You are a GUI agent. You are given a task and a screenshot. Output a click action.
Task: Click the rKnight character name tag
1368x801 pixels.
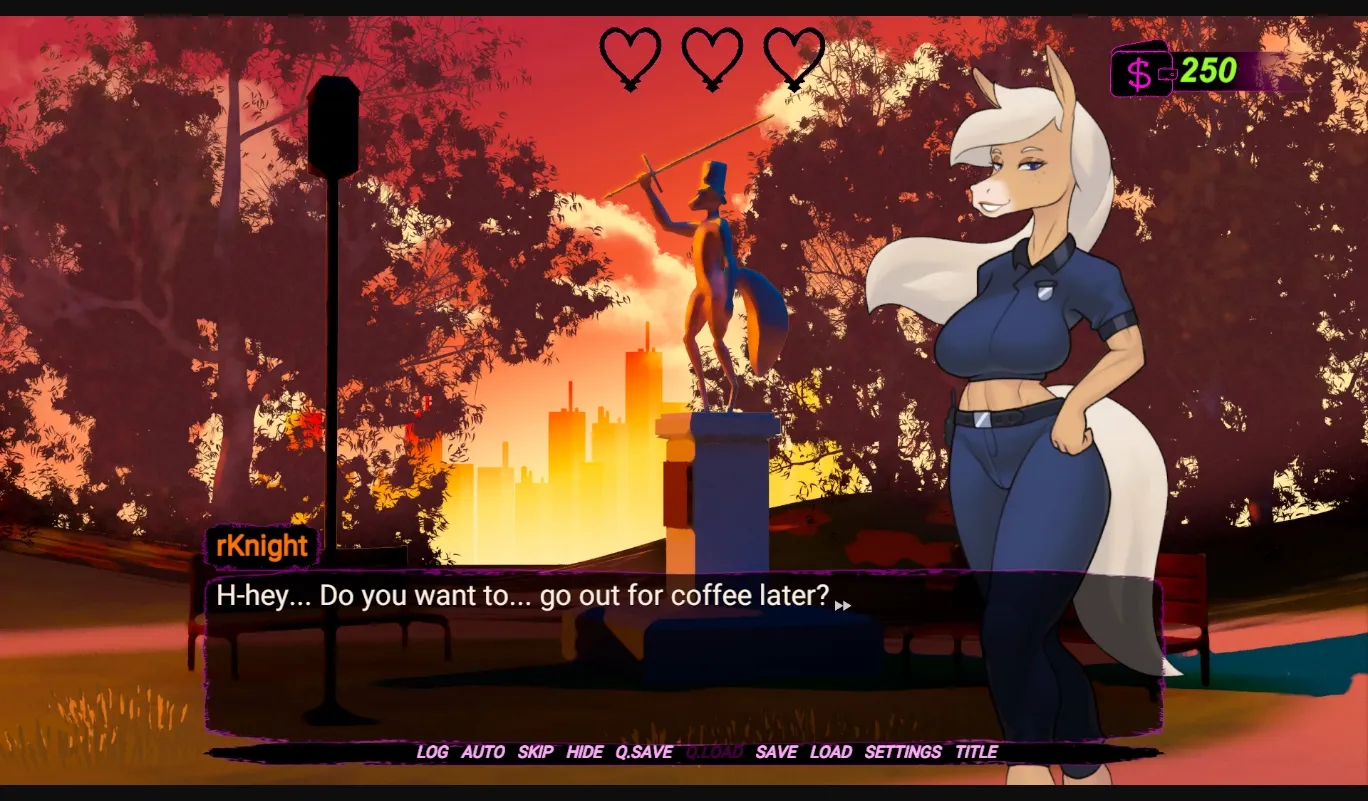(263, 546)
